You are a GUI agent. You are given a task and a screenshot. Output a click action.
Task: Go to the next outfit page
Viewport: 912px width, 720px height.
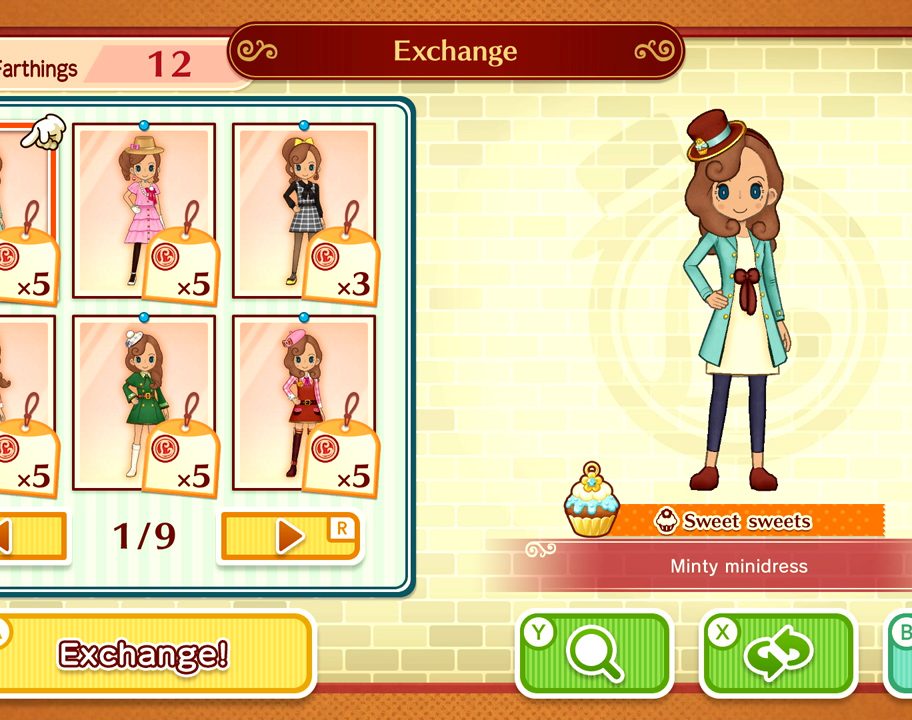coord(290,537)
